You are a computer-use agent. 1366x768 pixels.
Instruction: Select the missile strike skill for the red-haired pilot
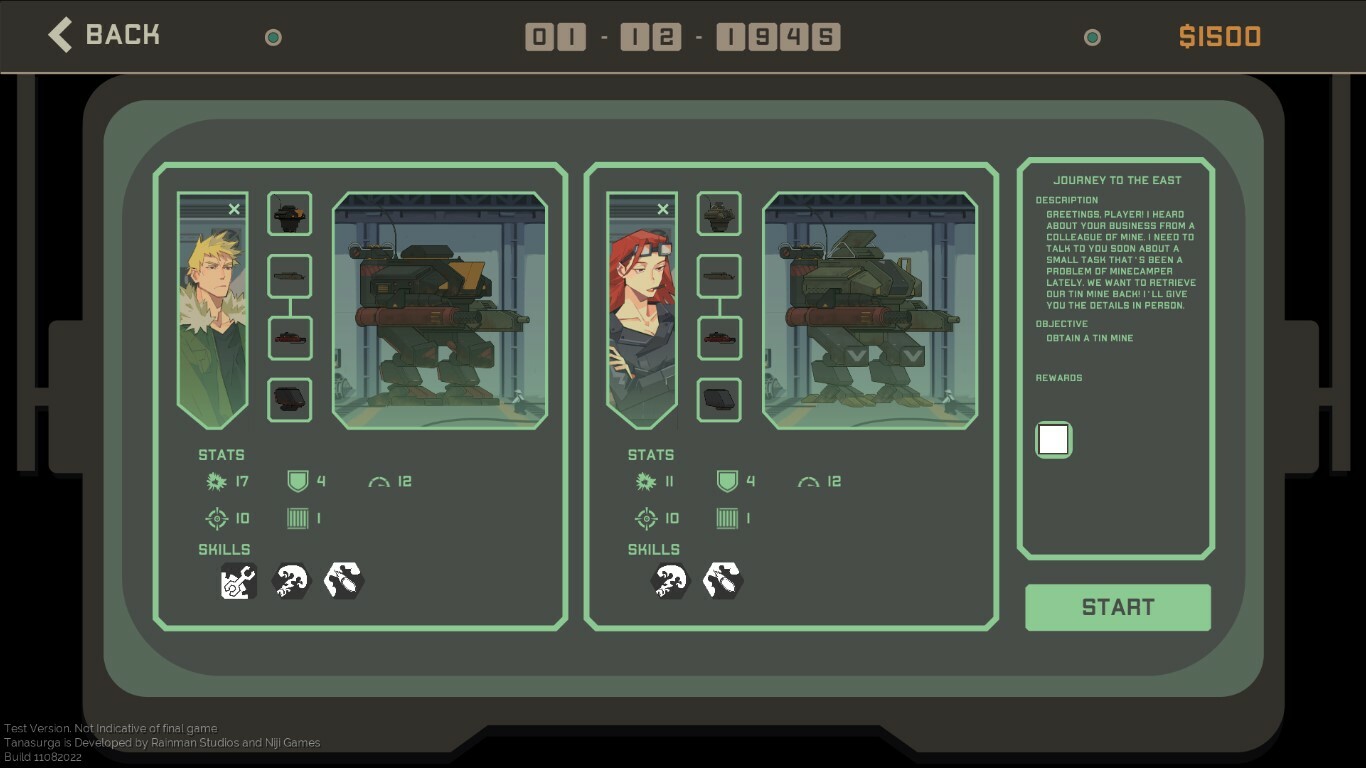click(722, 580)
